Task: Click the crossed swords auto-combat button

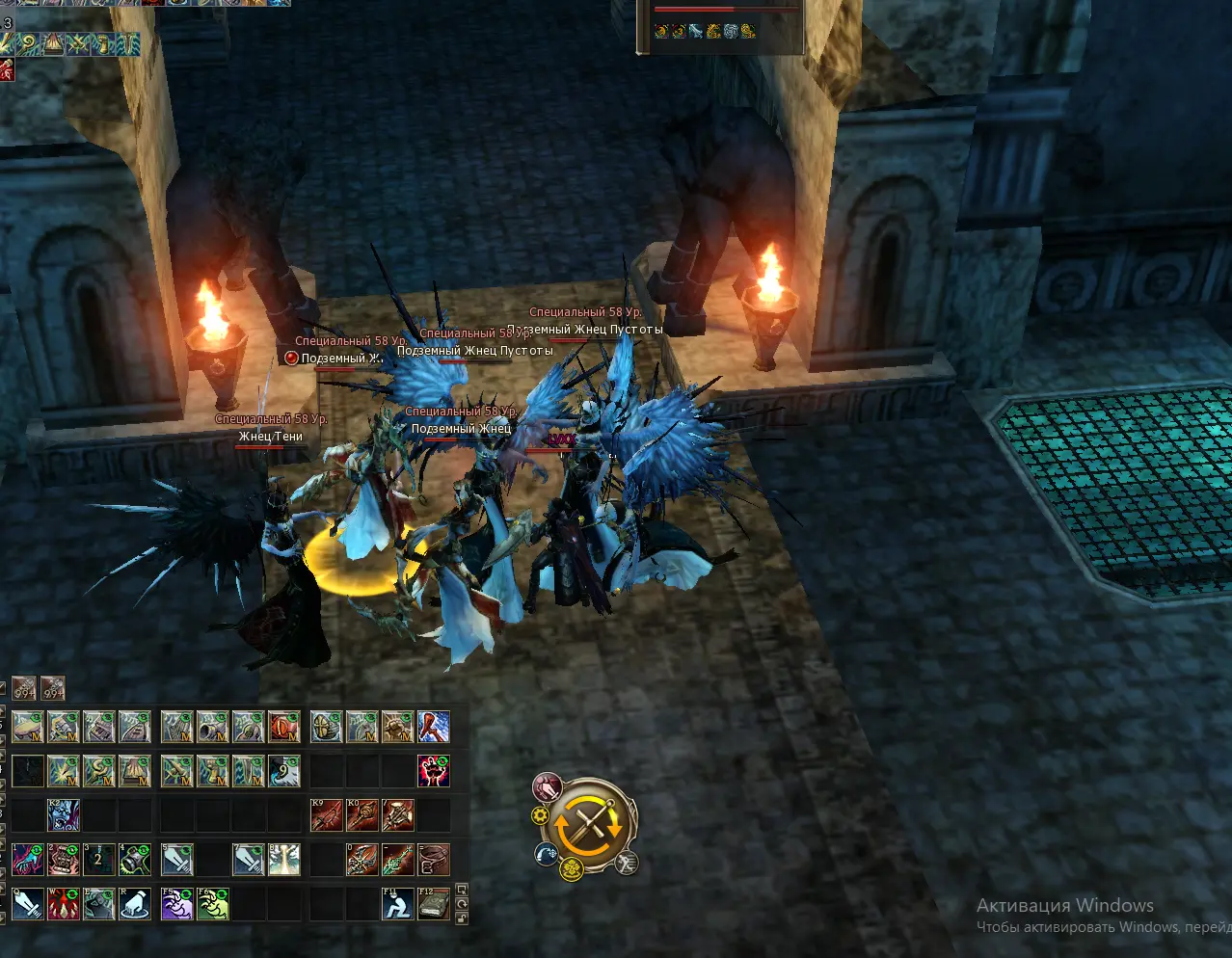Action: point(588,825)
